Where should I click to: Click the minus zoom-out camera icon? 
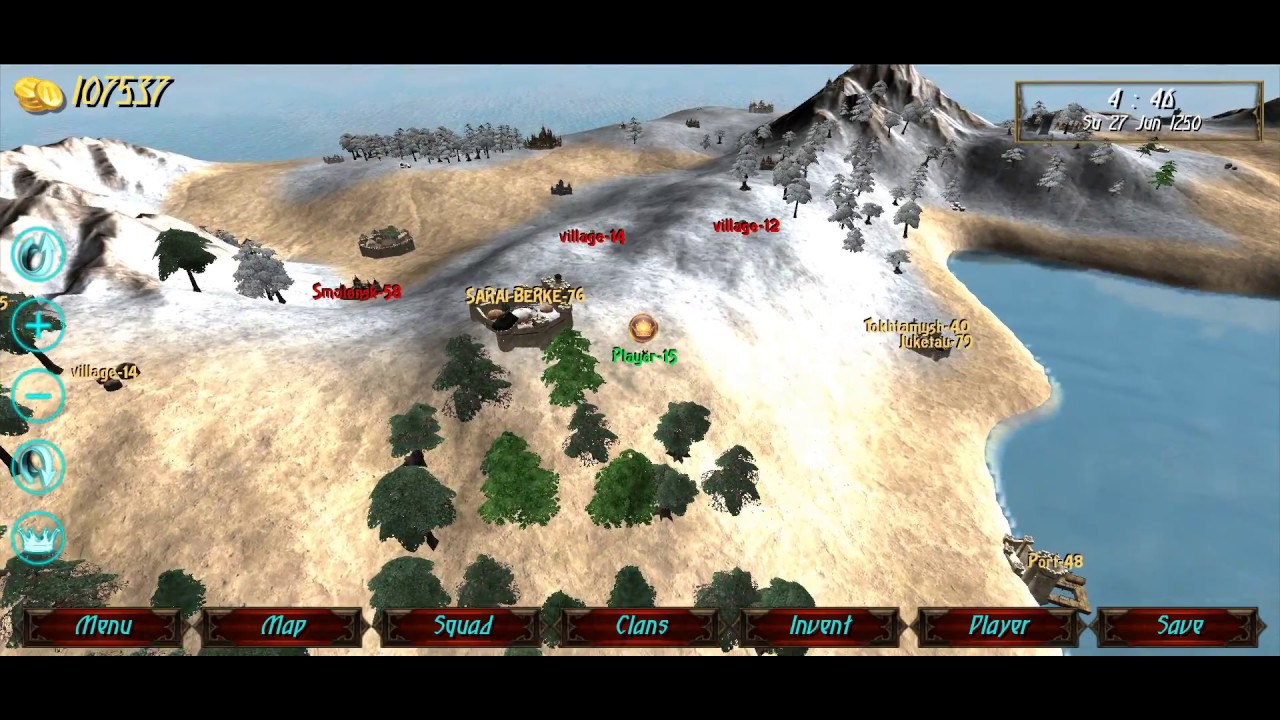click(x=38, y=396)
